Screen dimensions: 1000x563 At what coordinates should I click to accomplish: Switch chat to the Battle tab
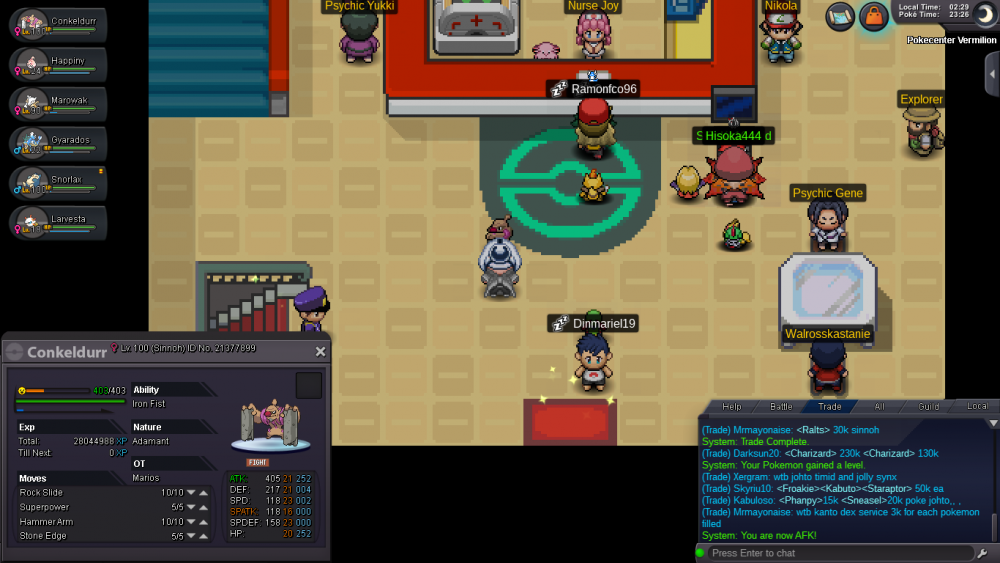click(781, 407)
